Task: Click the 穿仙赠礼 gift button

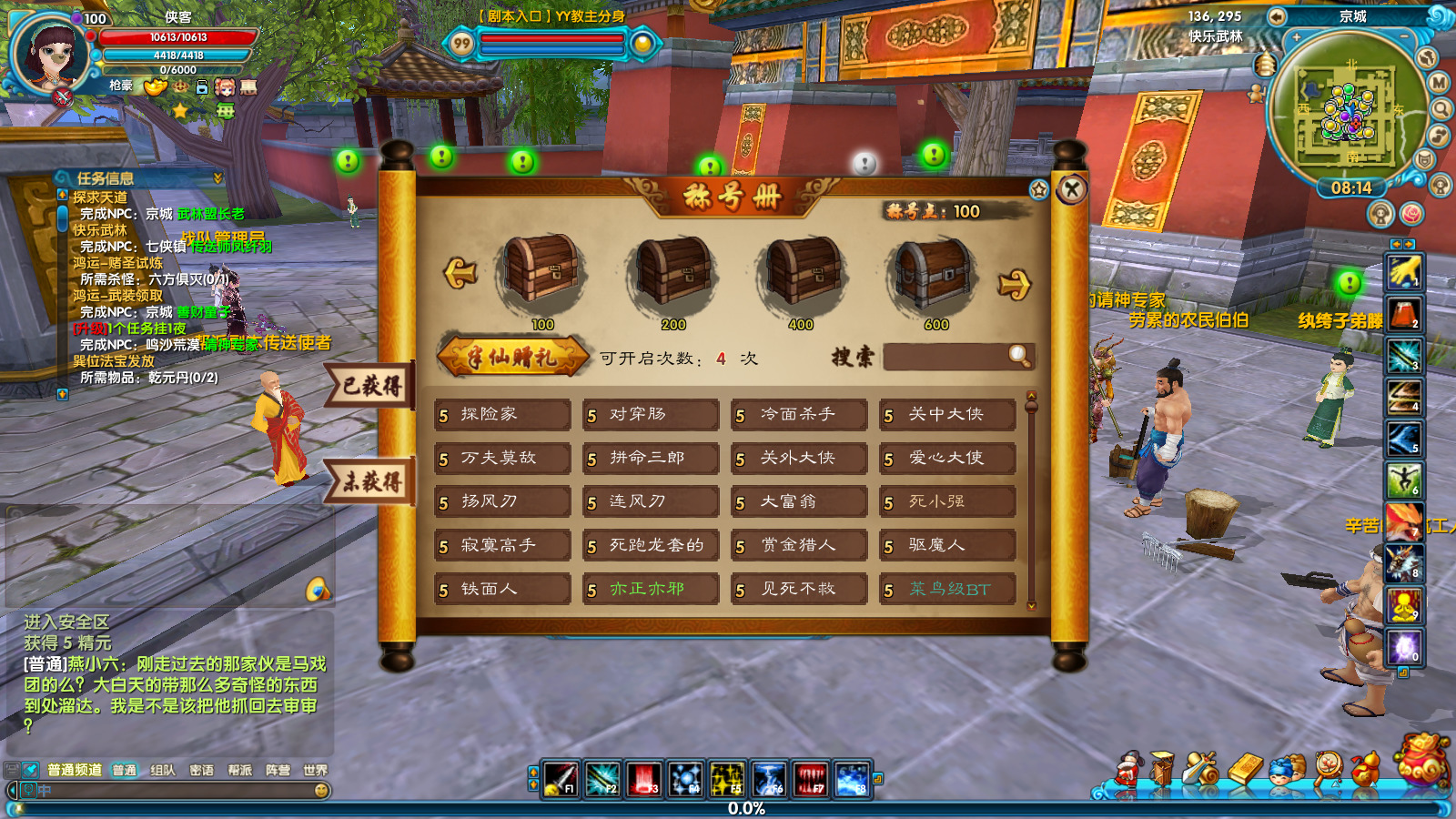Action: point(512,357)
